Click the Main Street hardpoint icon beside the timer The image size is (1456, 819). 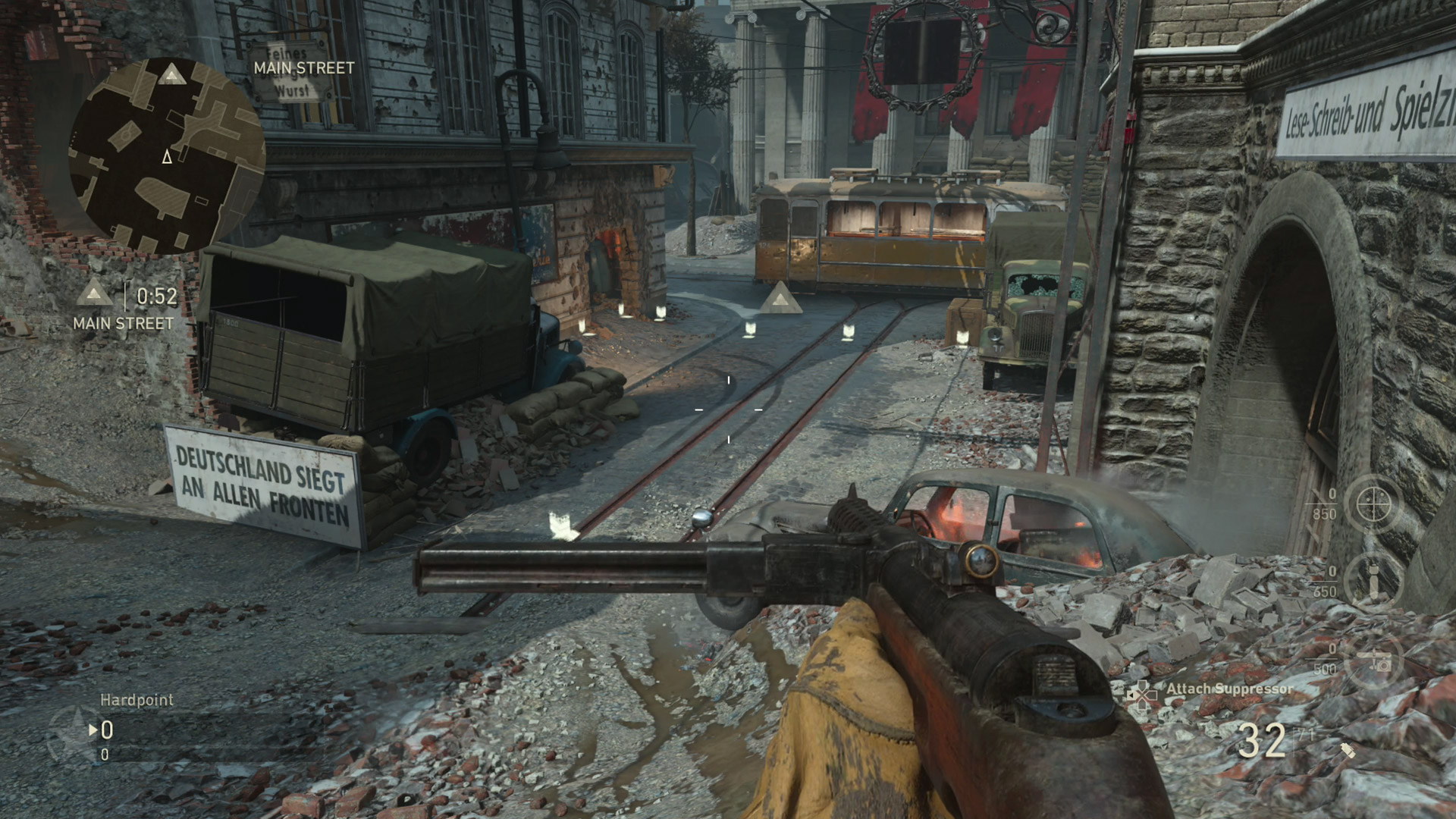[x=95, y=292]
